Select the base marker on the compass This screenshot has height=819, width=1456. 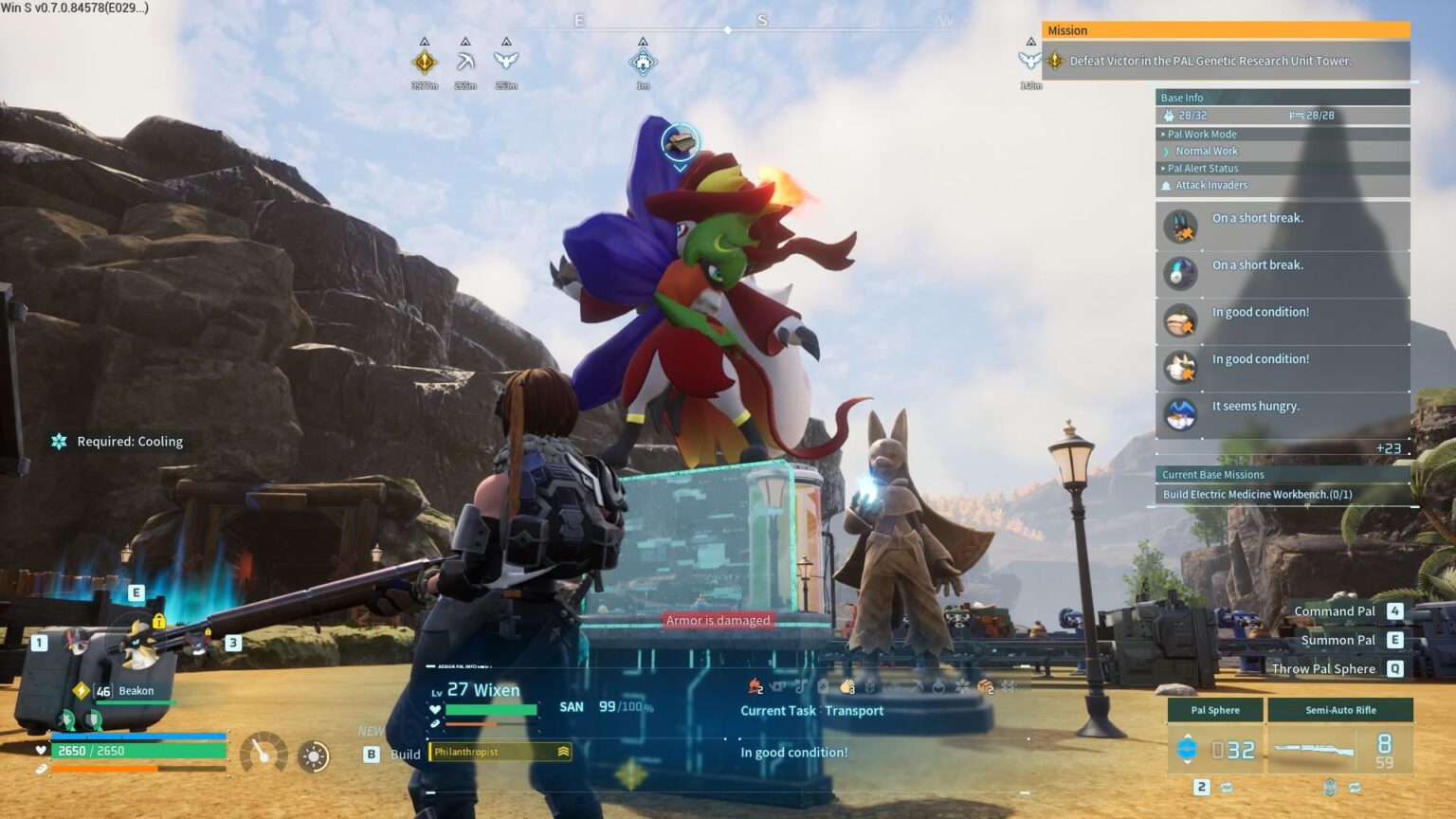643,63
